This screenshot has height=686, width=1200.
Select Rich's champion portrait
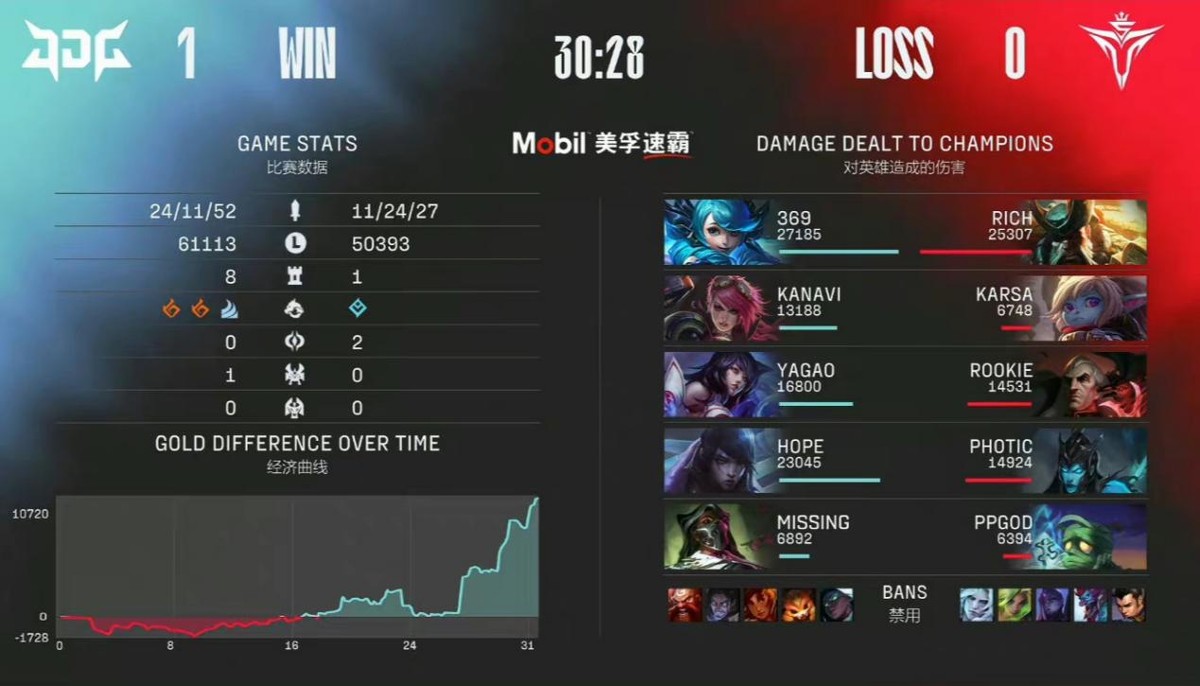coord(1091,232)
